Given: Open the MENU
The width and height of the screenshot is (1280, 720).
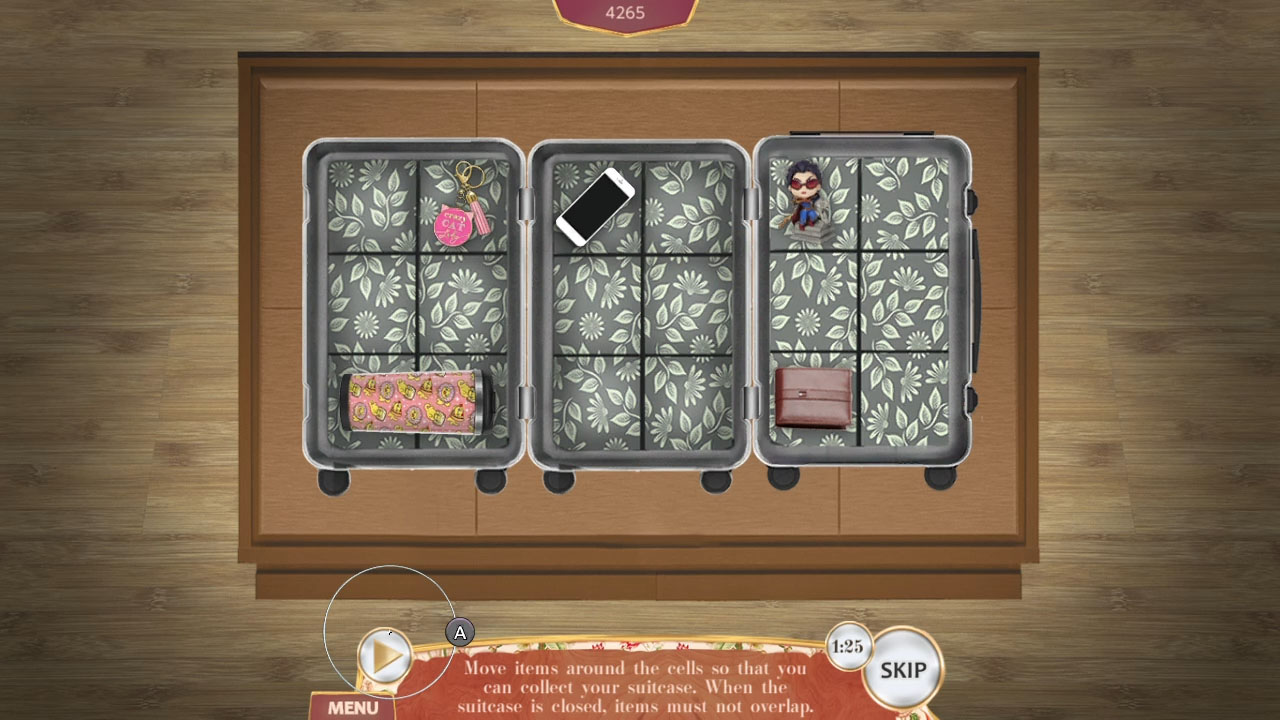Looking at the screenshot, I should click(x=351, y=706).
